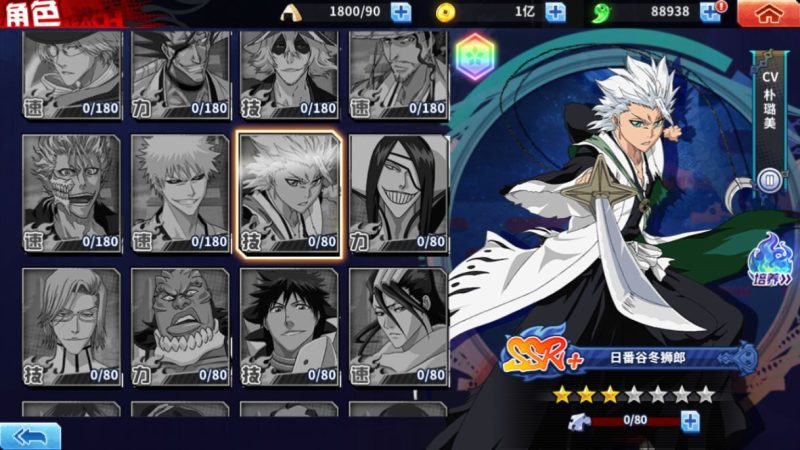The width and height of the screenshot is (800, 450).
Task: Pause the CV voice playback
Action: (x=769, y=180)
